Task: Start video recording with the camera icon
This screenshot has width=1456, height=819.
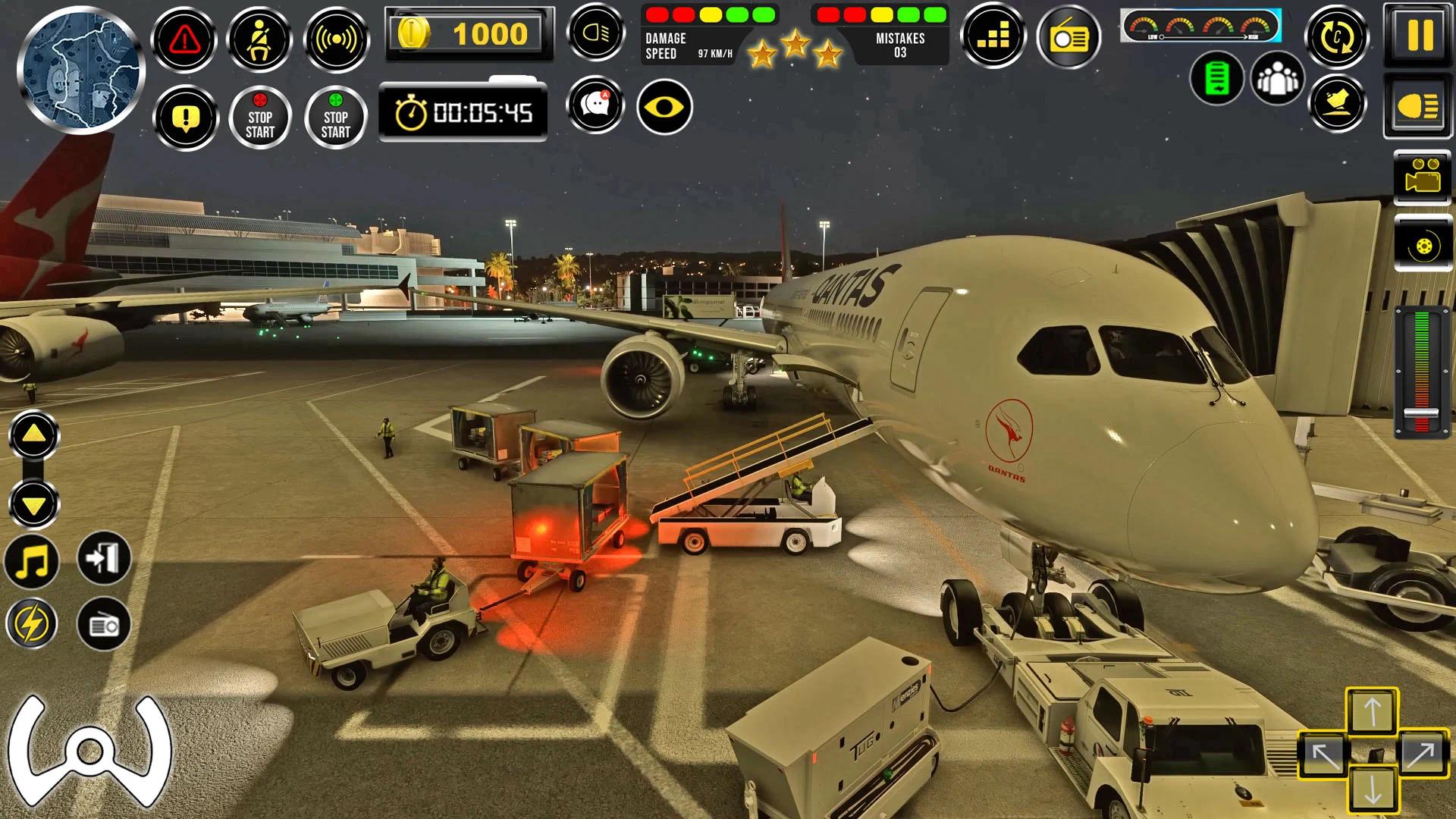Action: pos(1420,176)
